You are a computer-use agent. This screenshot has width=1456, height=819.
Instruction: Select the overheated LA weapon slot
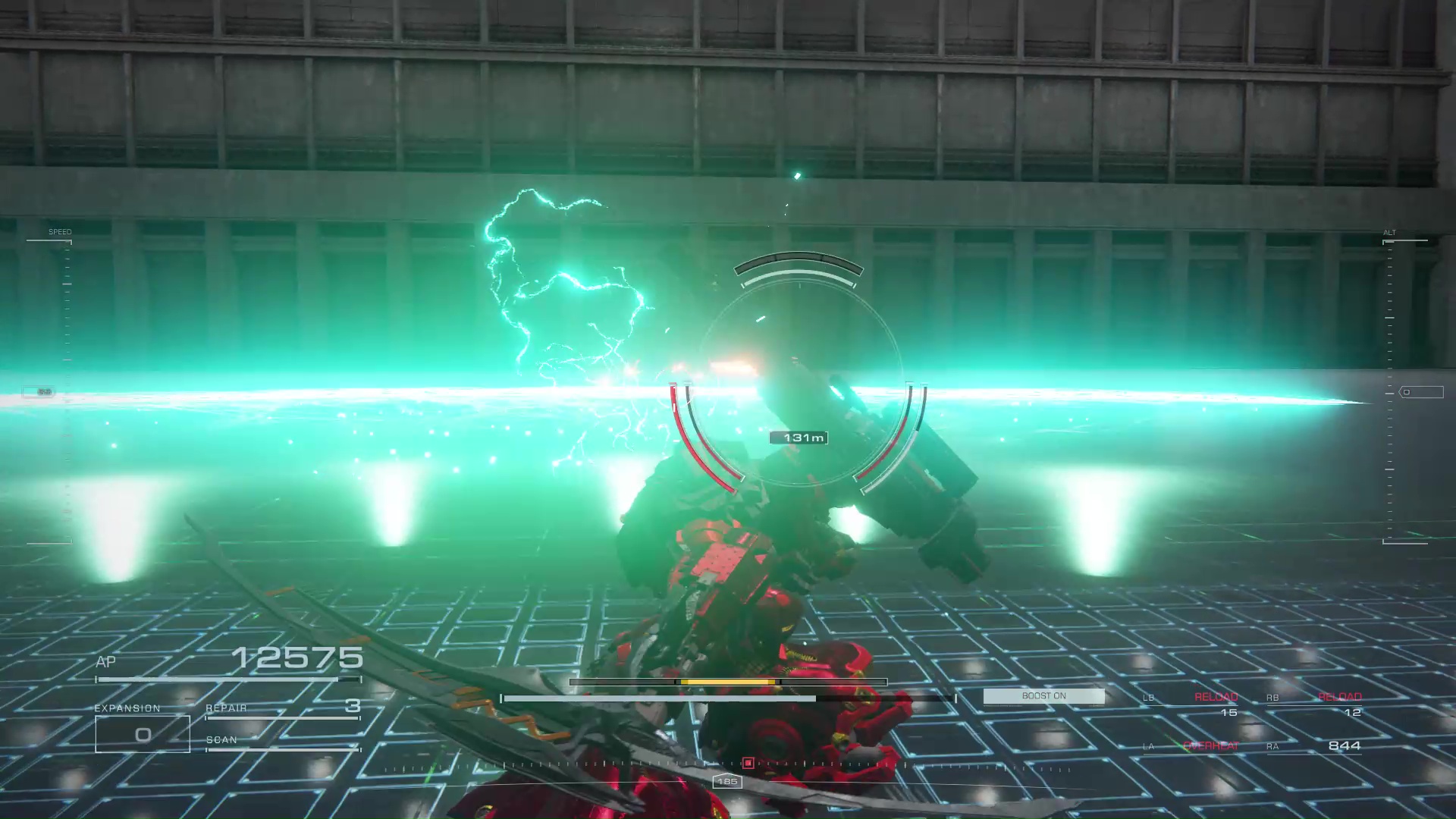coord(1192,746)
